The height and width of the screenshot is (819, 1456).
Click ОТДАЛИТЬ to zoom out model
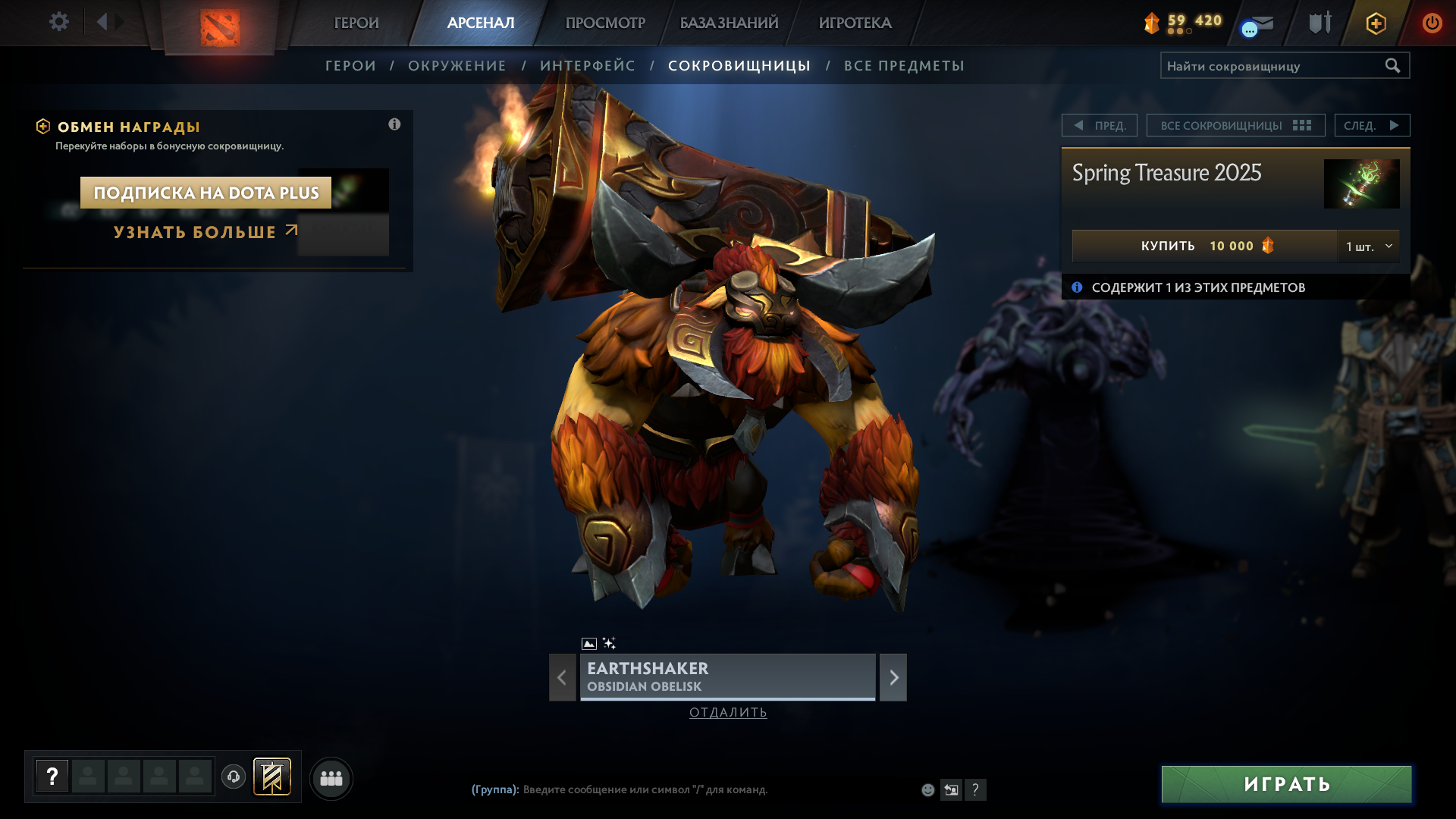coord(728,712)
